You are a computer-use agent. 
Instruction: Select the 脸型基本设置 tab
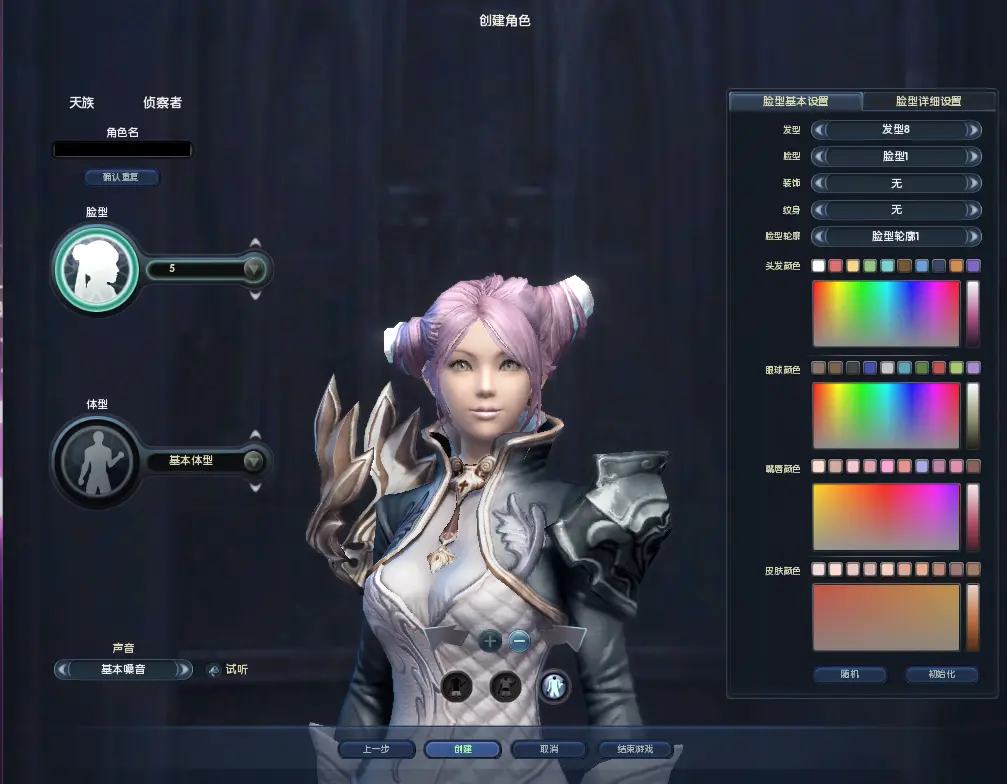pyautogui.click(x=795, y=101)
